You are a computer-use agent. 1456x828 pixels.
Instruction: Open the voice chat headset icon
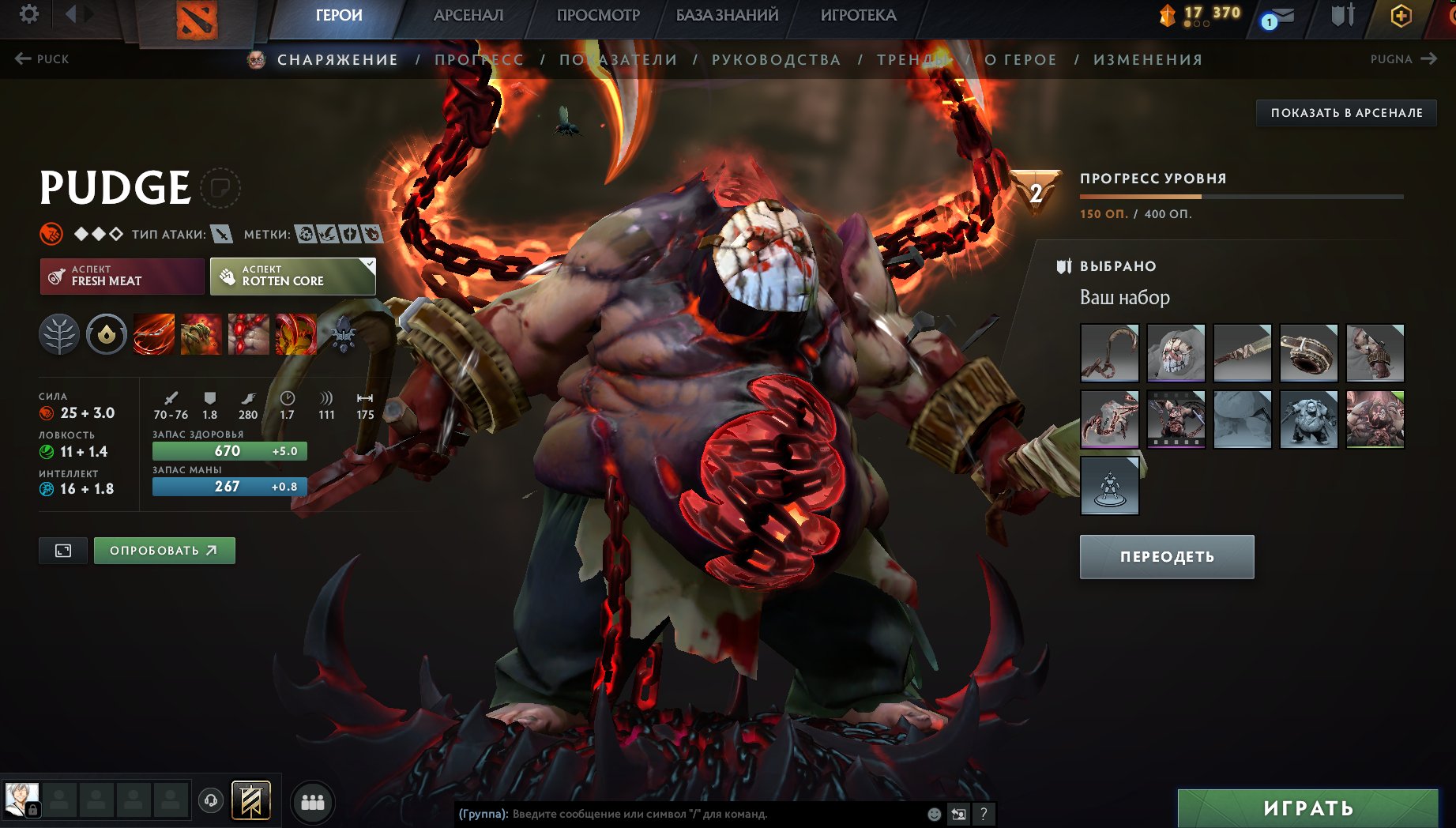pyautogui.click(x=209, y=800)
